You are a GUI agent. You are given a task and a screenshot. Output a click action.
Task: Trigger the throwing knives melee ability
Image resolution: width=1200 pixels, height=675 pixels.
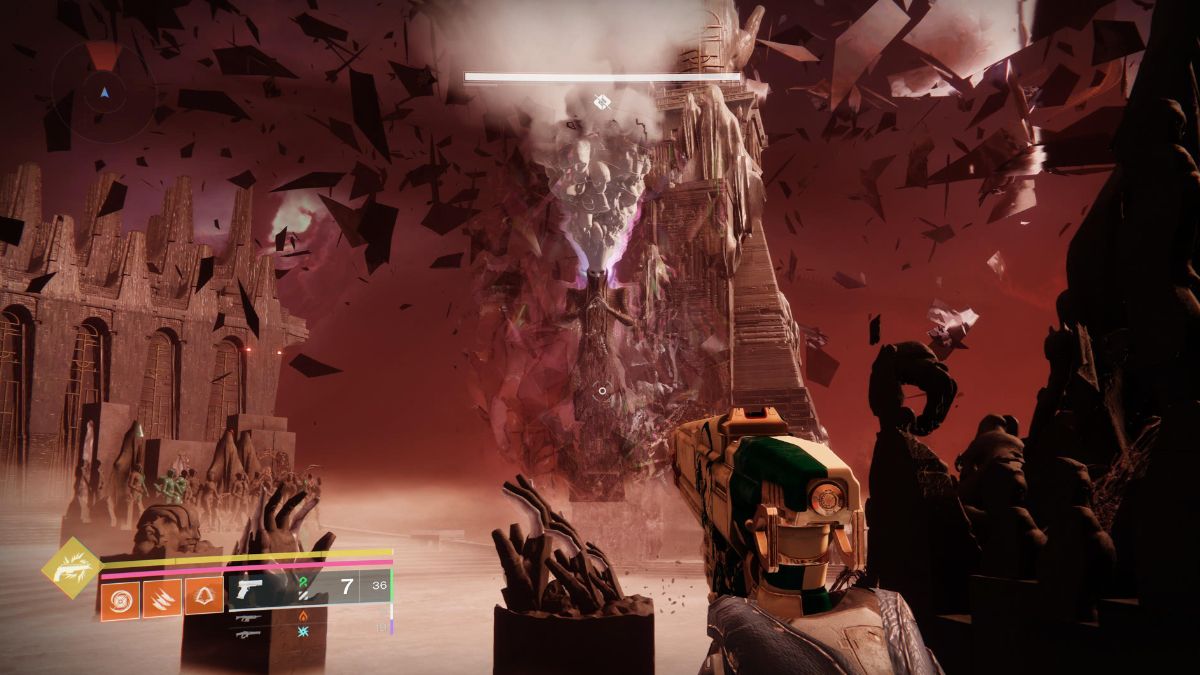162,599
